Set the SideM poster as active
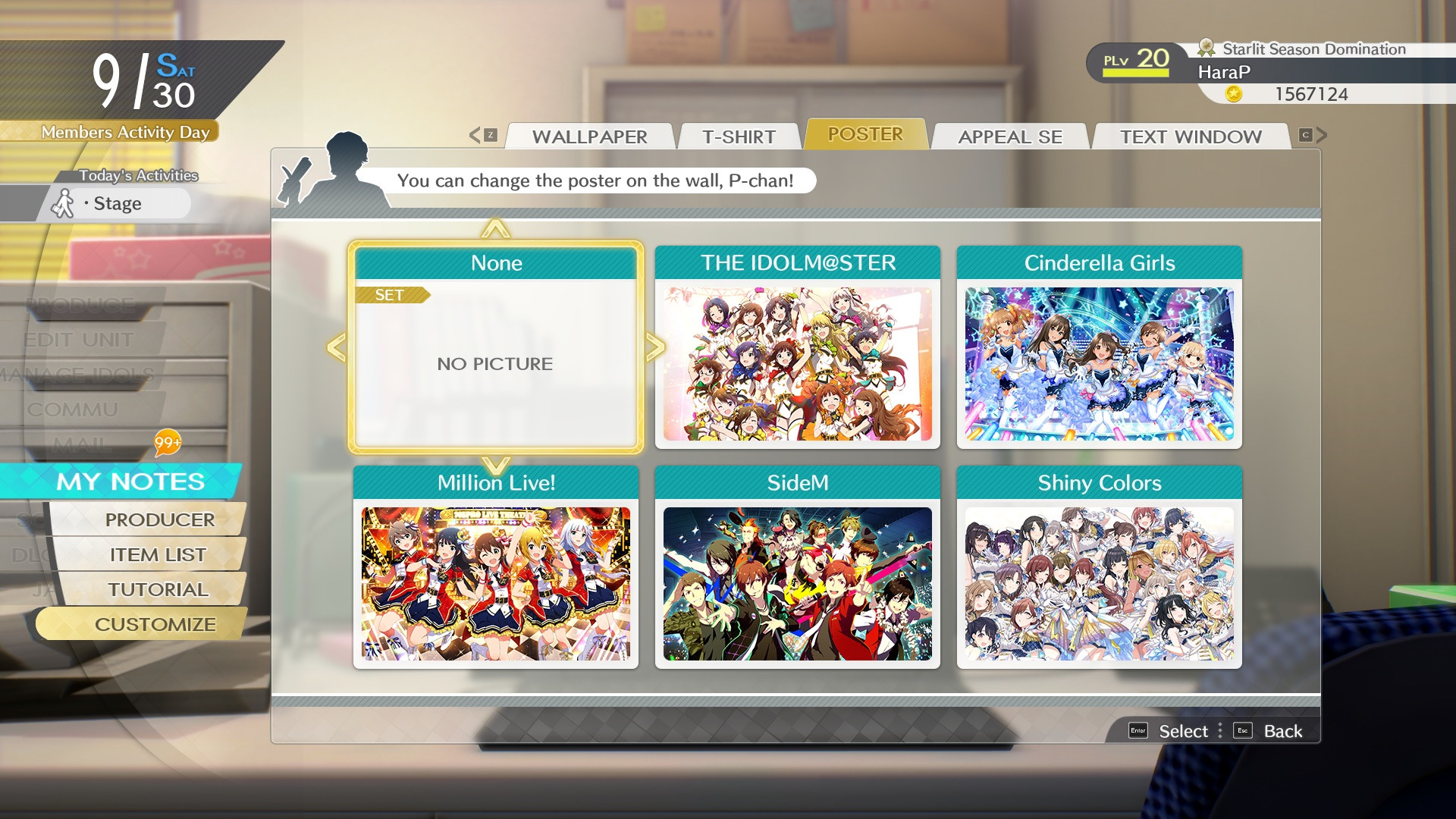This screenshot has width=1456, height=819. point(797,580)
